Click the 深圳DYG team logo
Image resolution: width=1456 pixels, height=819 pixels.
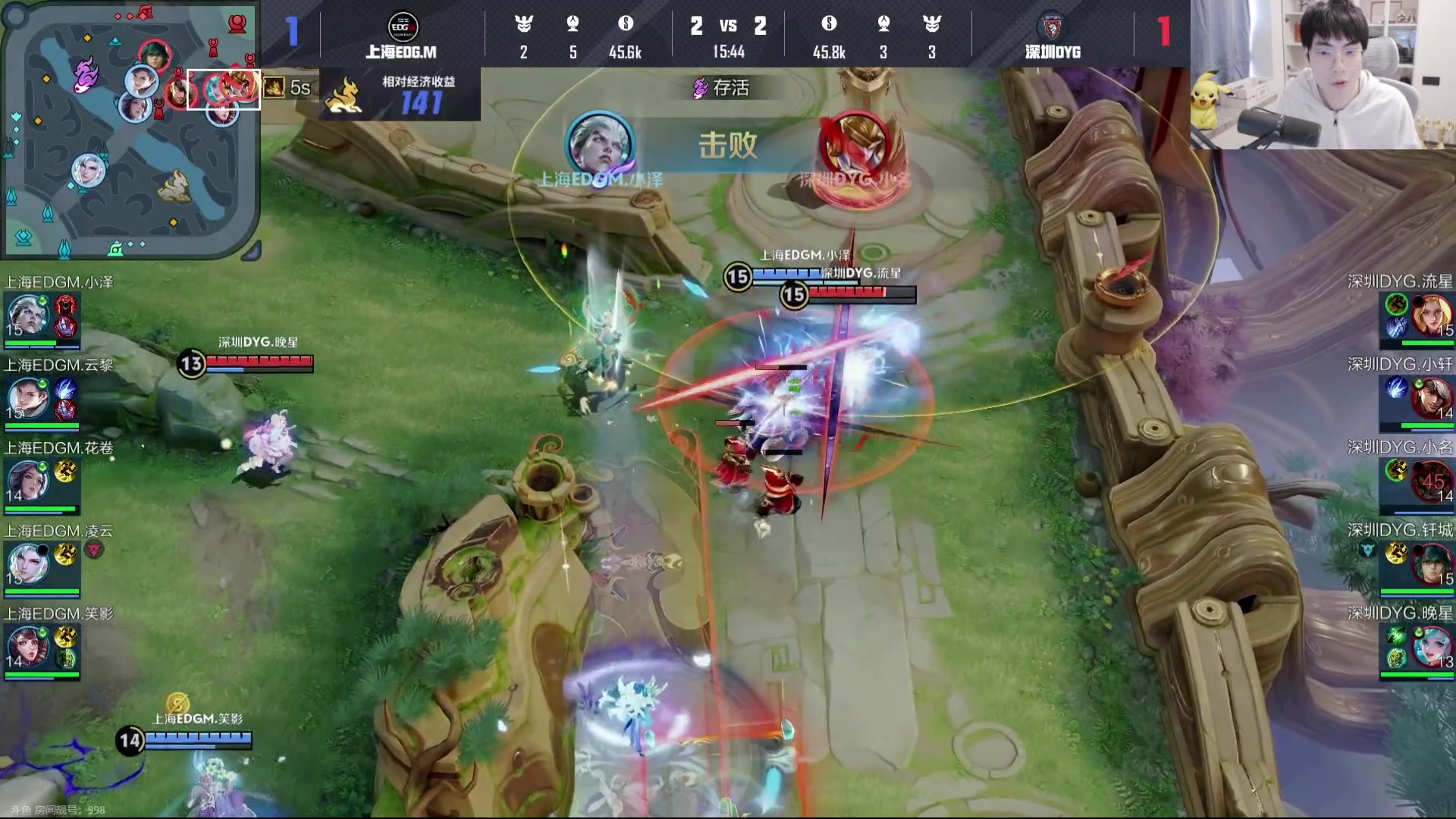pos(1052,27)
